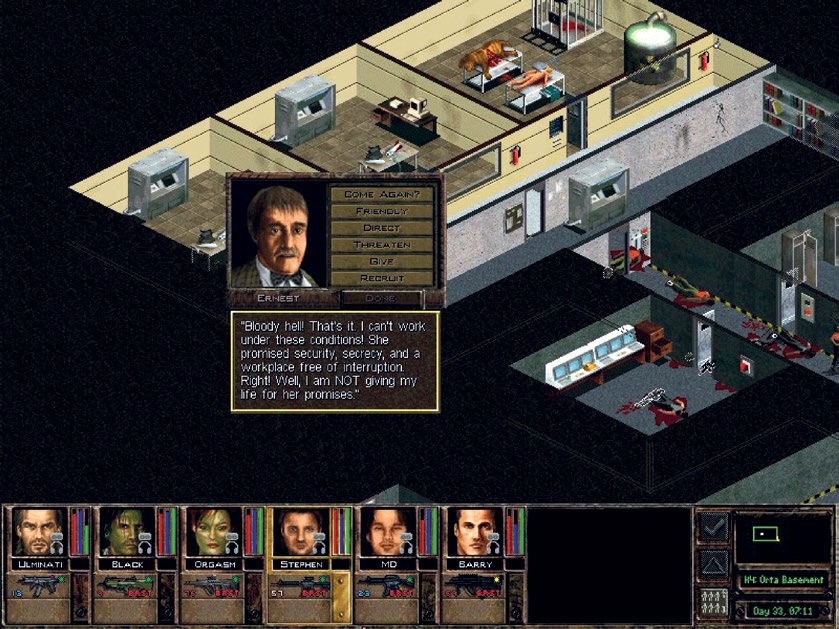
Task: Select mercenary Black's portrait
Action: point(122,532)
